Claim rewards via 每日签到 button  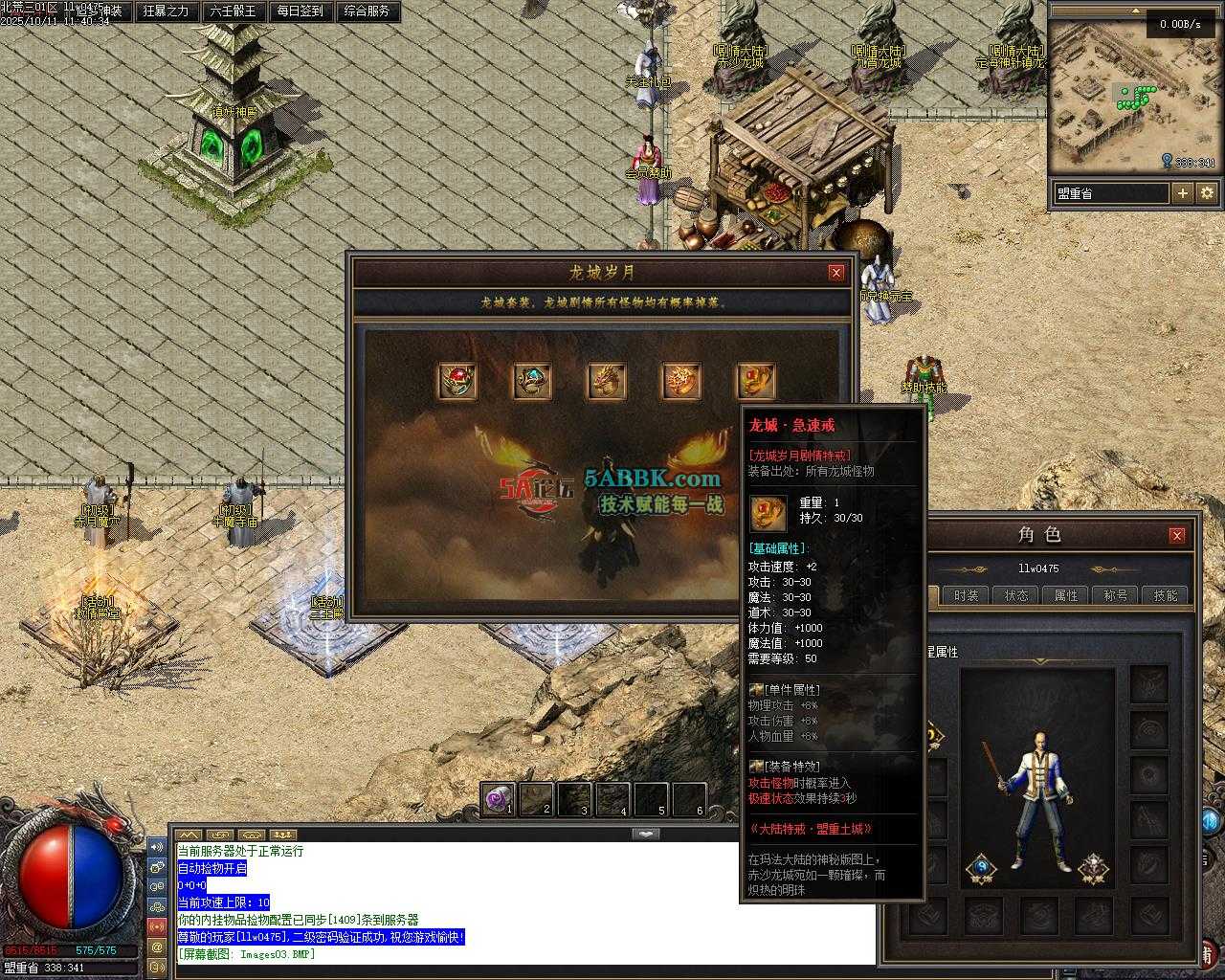(x=300, y=11)
